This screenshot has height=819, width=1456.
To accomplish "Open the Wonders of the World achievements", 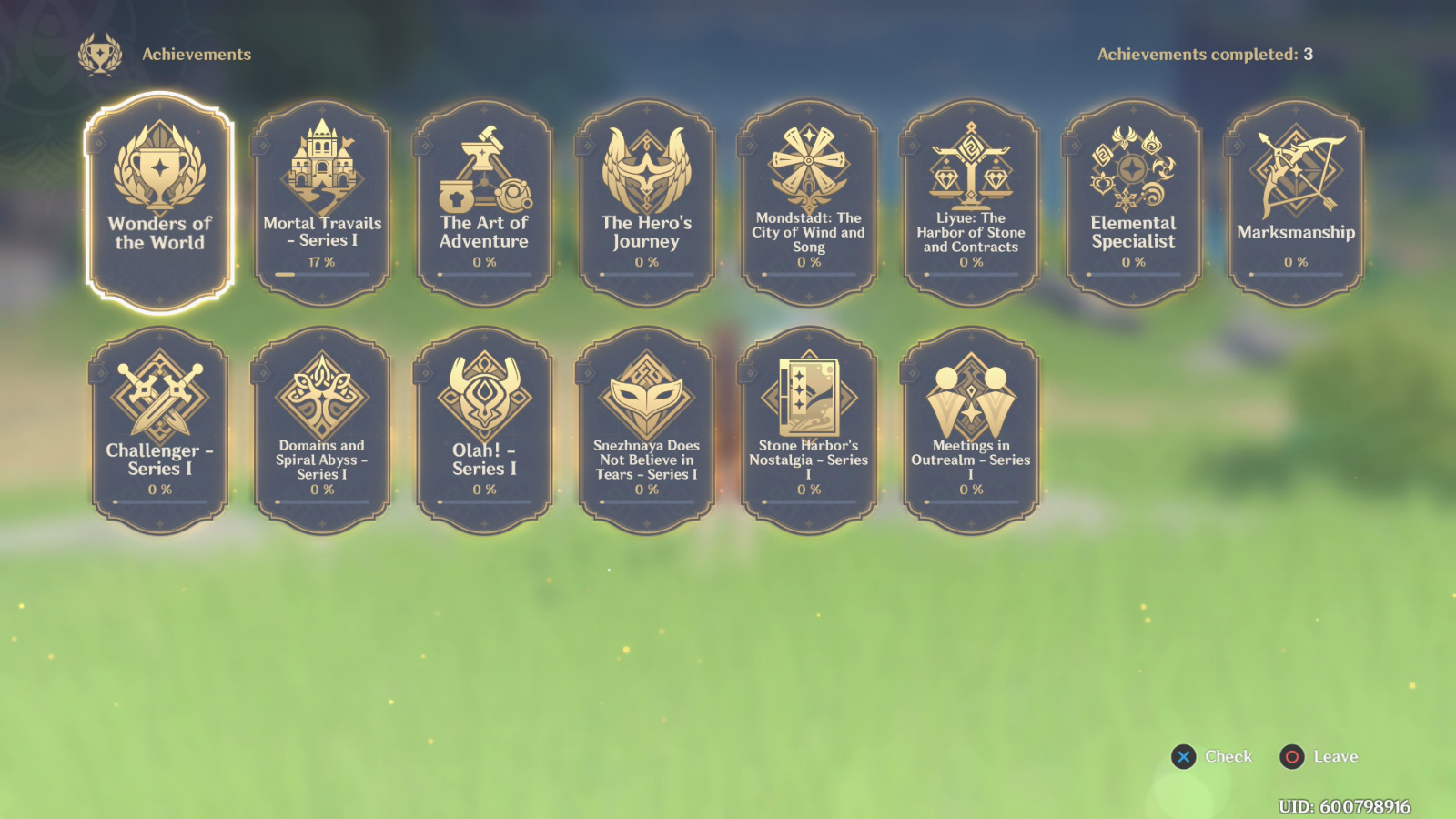I will 159,200.
